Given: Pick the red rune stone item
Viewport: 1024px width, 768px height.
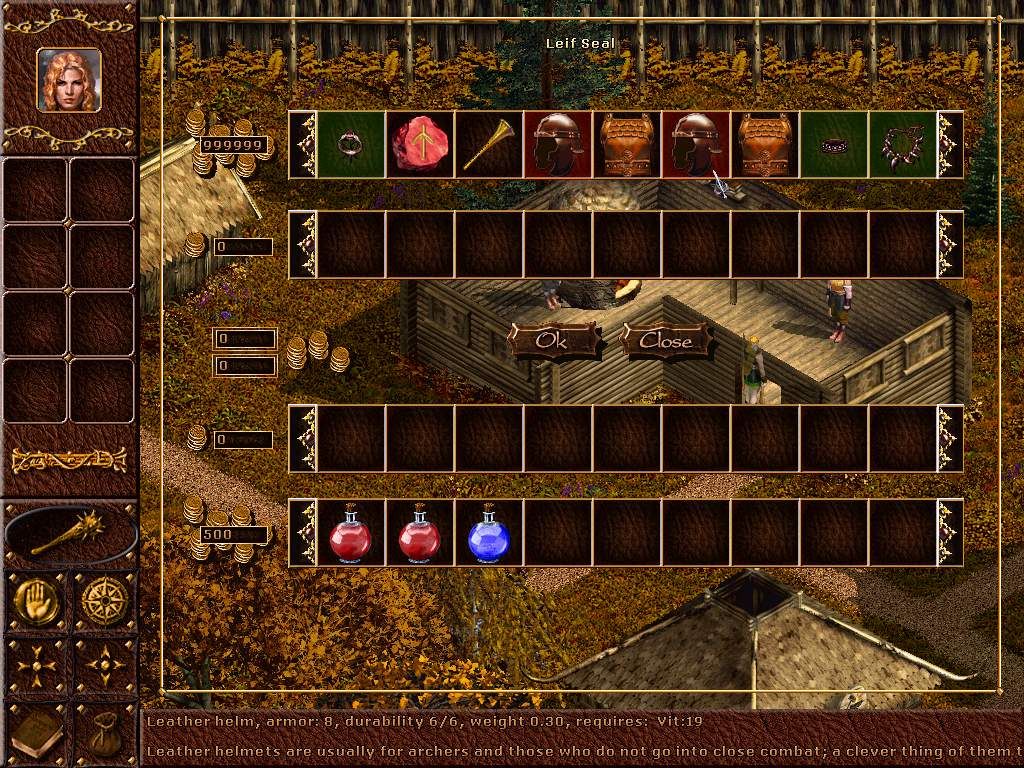Looking at the screenshot, I should (x=420, y=144).
